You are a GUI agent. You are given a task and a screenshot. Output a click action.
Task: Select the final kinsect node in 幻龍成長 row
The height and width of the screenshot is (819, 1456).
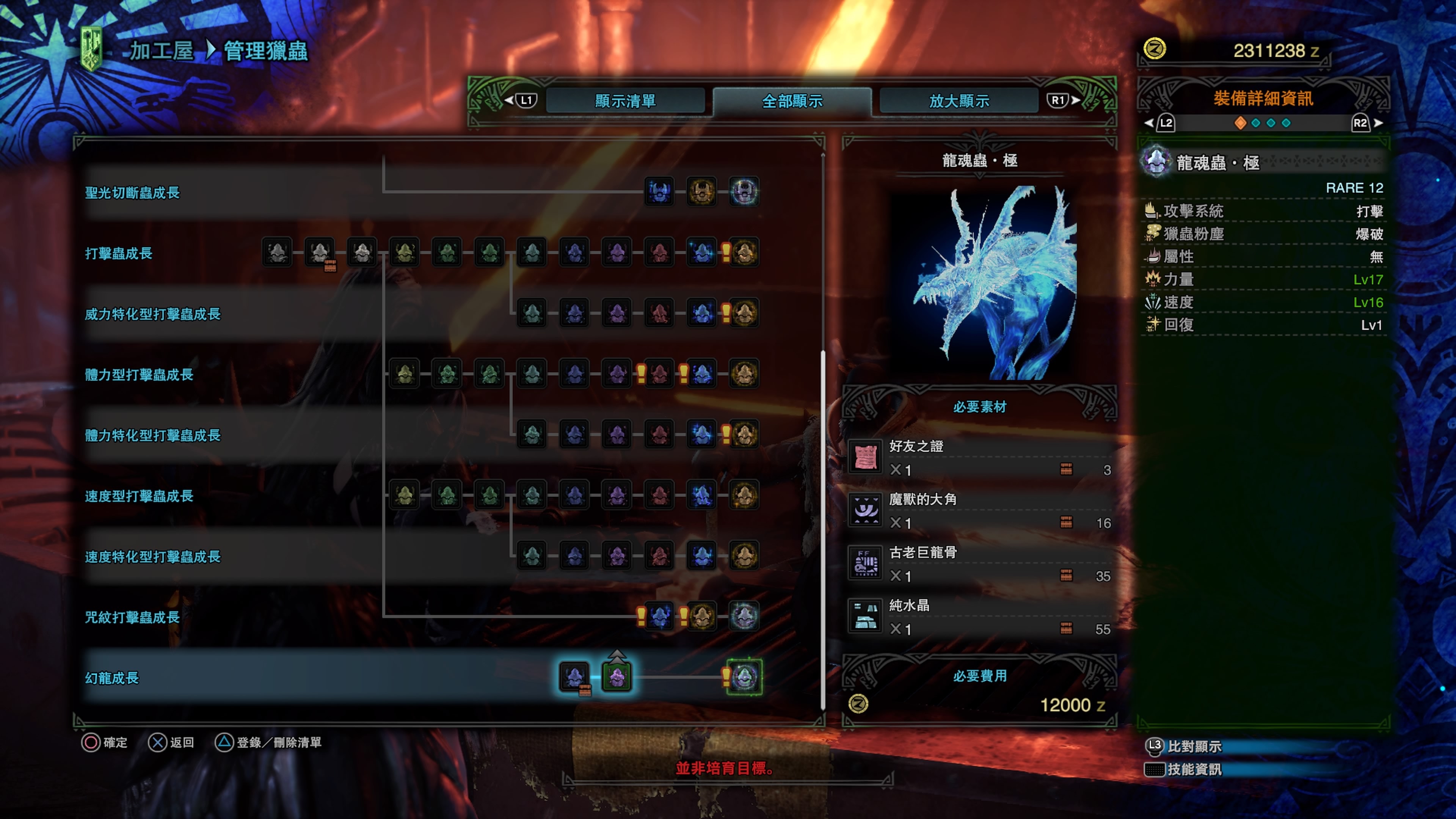744,676
